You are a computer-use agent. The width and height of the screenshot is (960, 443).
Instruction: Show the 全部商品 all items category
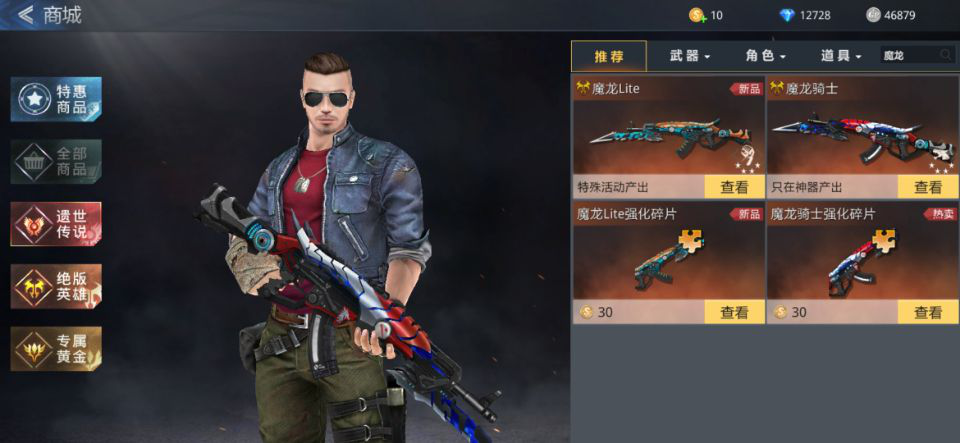pos(56,161)
